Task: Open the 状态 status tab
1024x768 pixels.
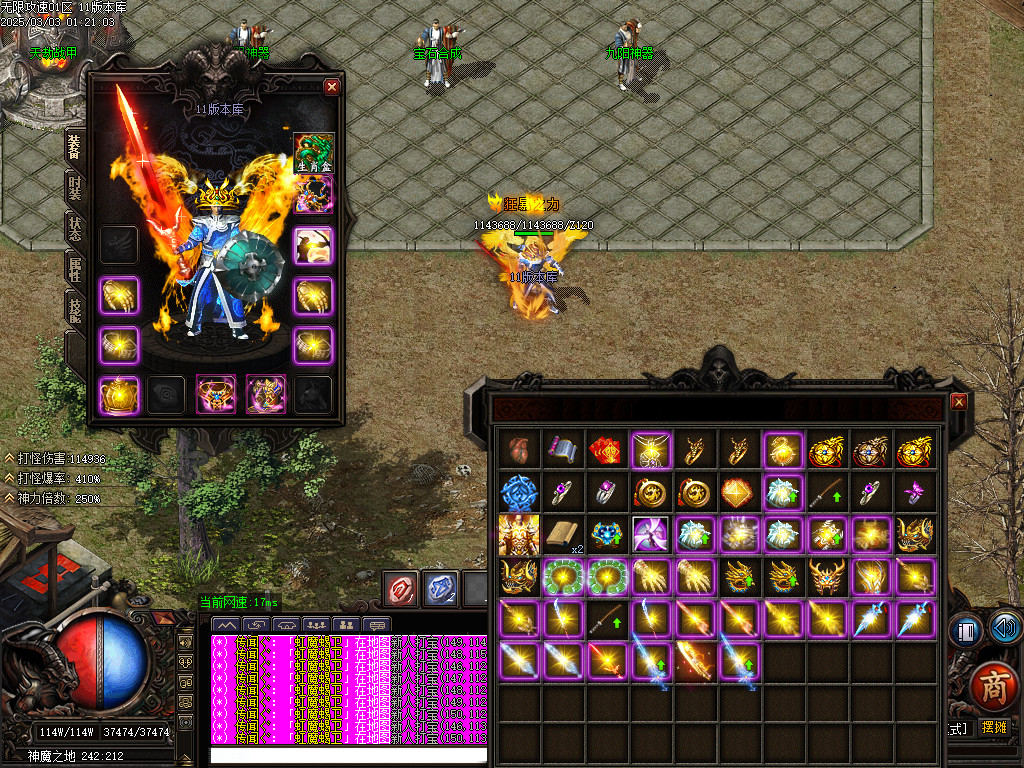Action: click(75, 229)
